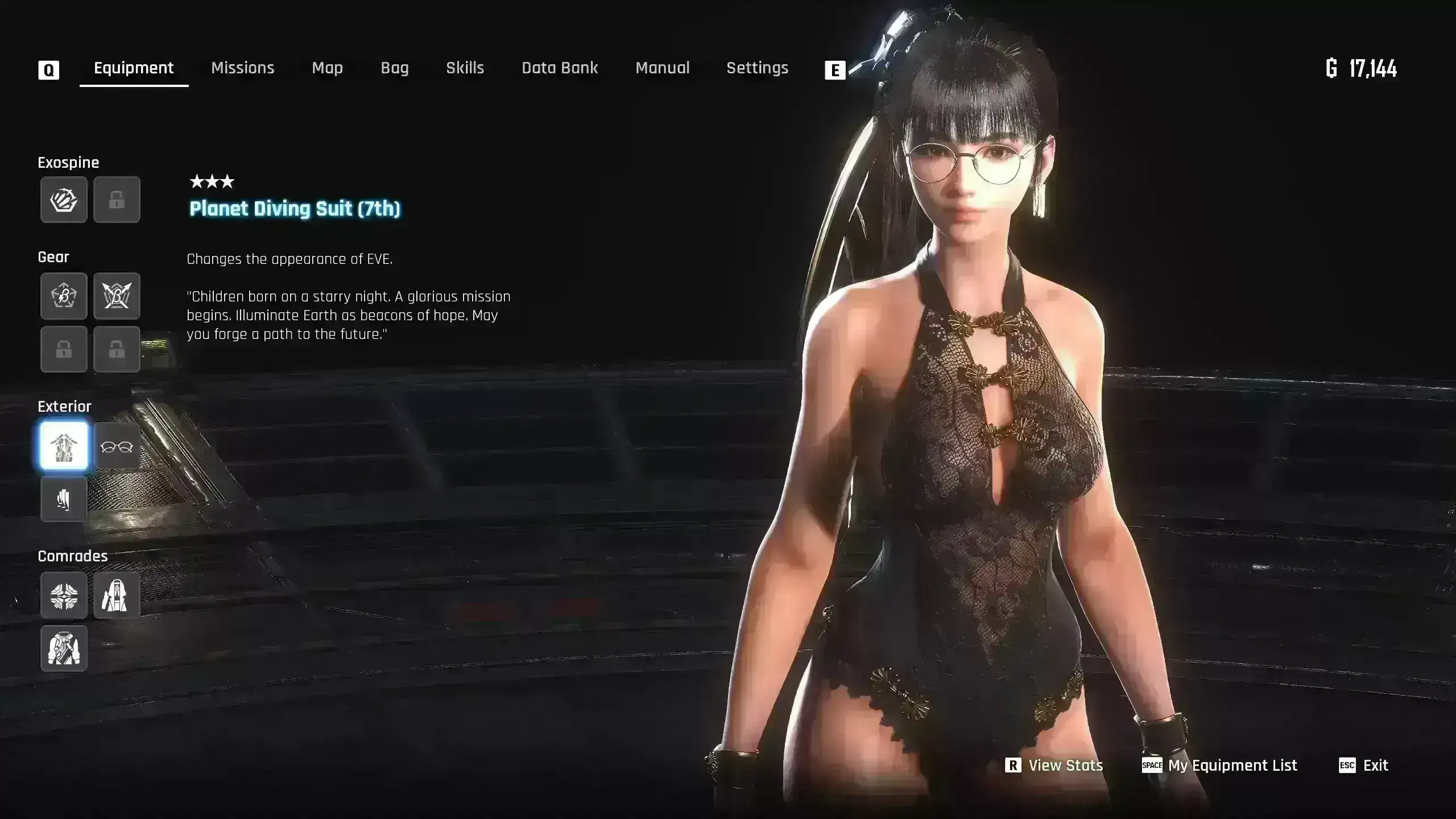The height and width of the screenshot is (819, 1456).
Task: Click the locked Exospine slot
Action: click(x=117, y=200)
